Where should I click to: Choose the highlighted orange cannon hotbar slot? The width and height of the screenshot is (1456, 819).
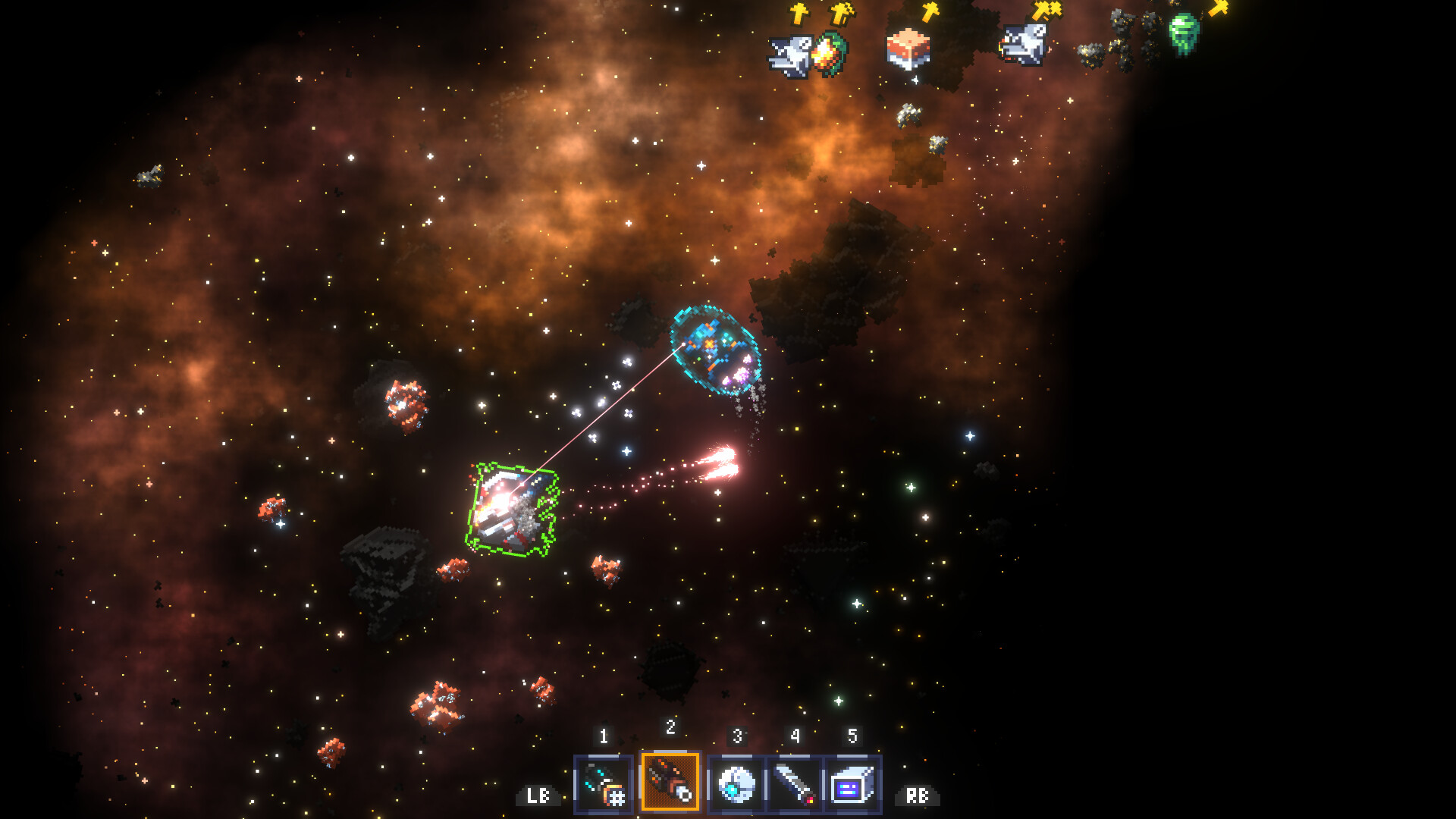pos(670,782)
